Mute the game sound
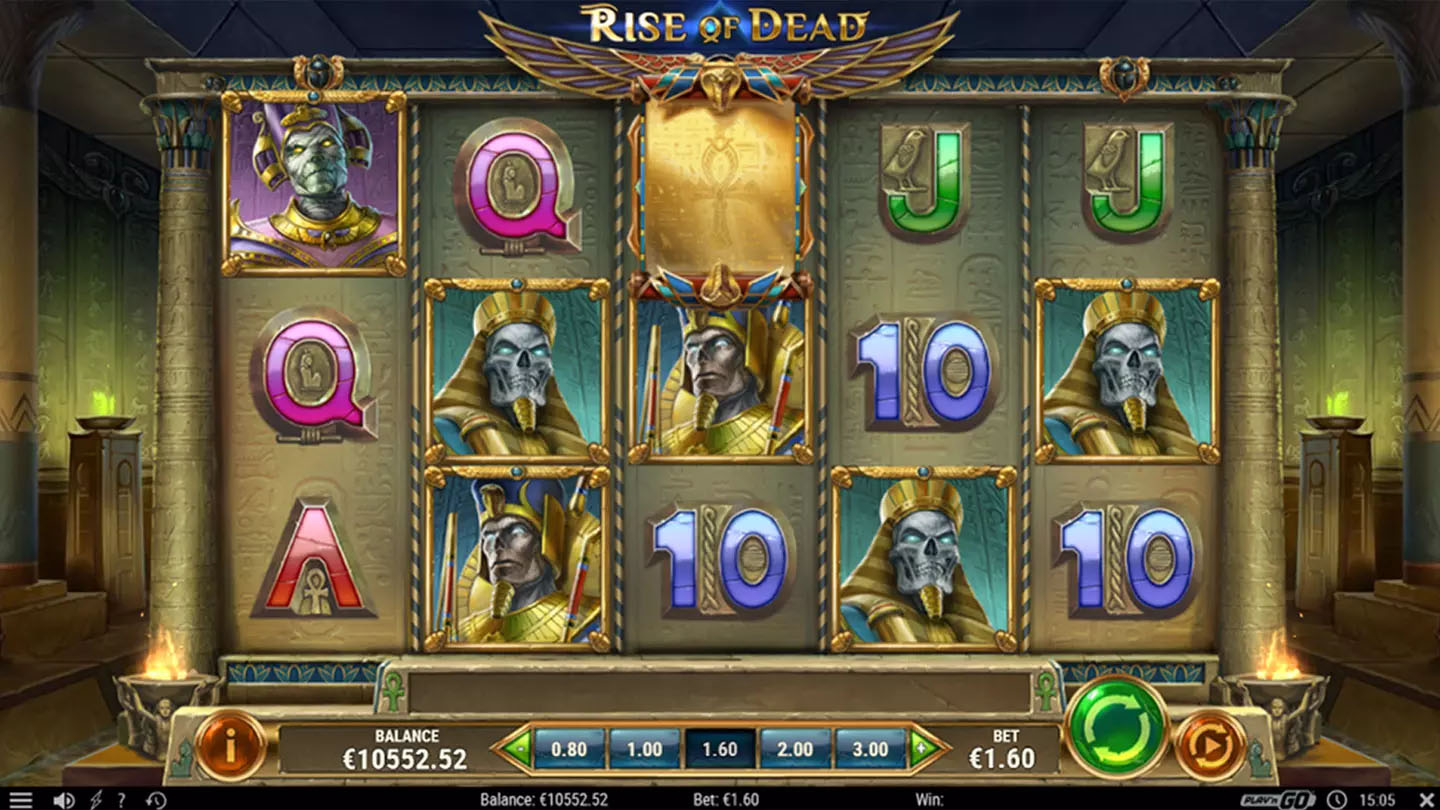The width and height of the screenshot is (1440, 810). tap(62, 798)
